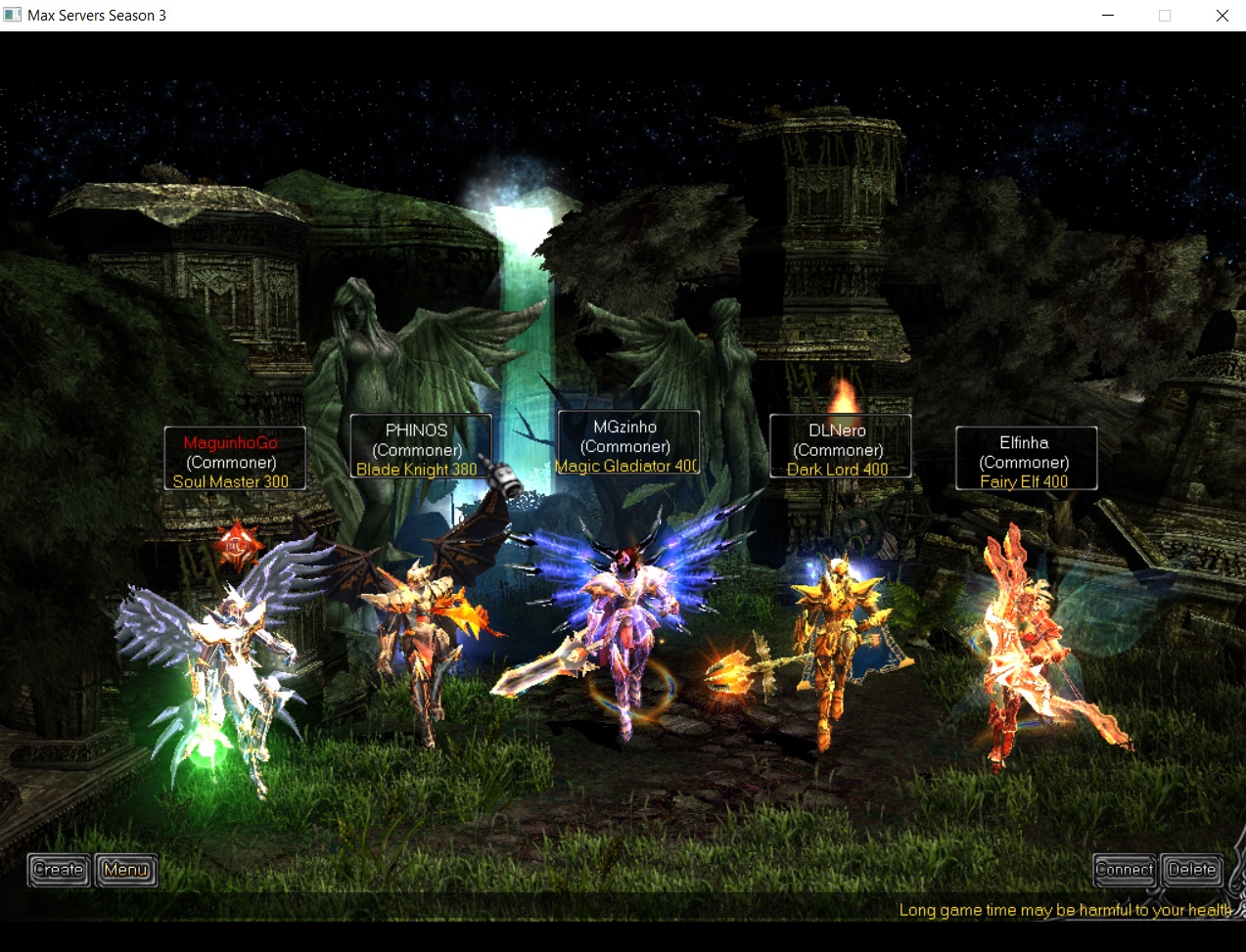Pick the MGzinho Magic Gladiator character
The height and width of the screenshot is (952, 1246).
pos(626,626)
